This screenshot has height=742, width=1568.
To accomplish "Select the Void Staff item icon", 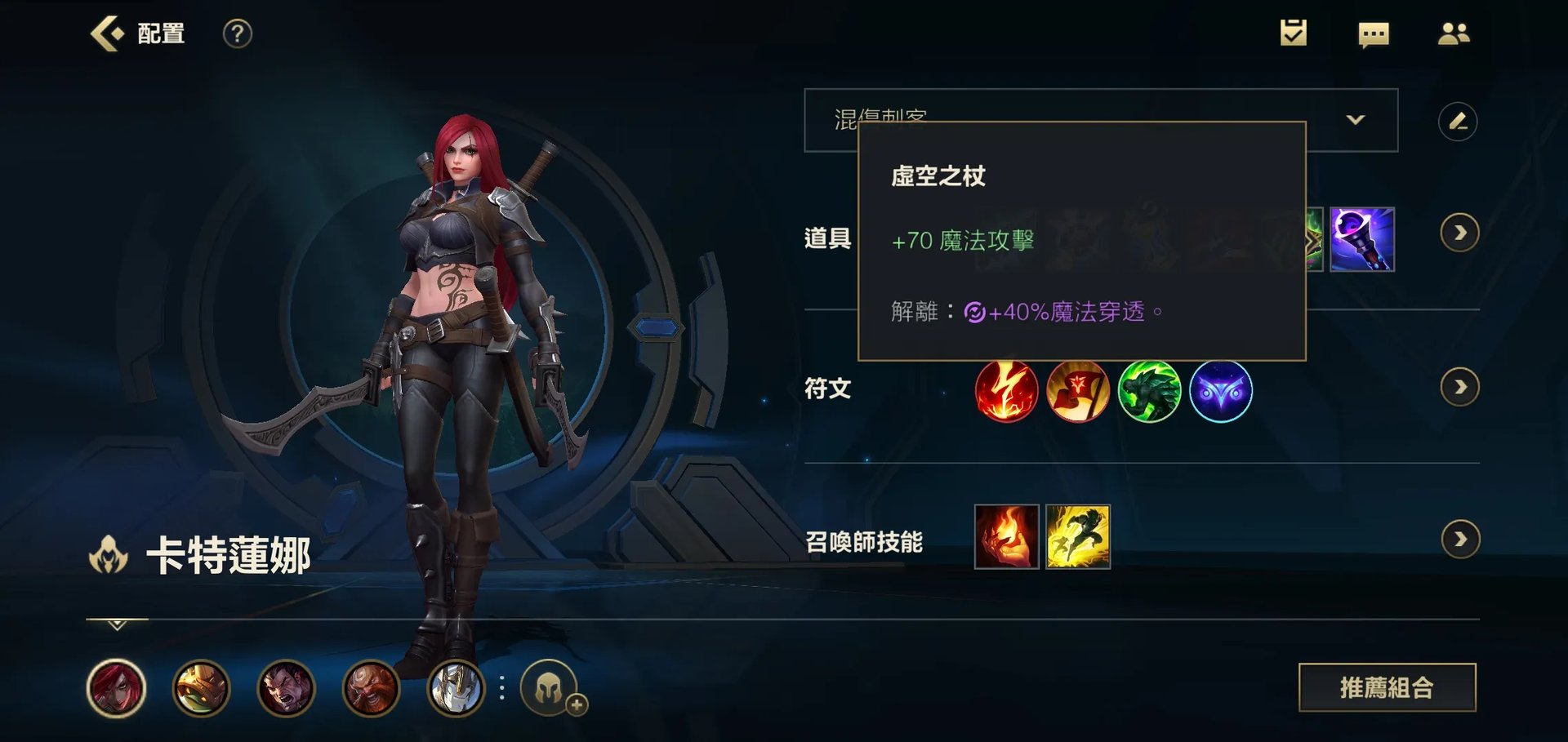I will tap(1363, 241).
